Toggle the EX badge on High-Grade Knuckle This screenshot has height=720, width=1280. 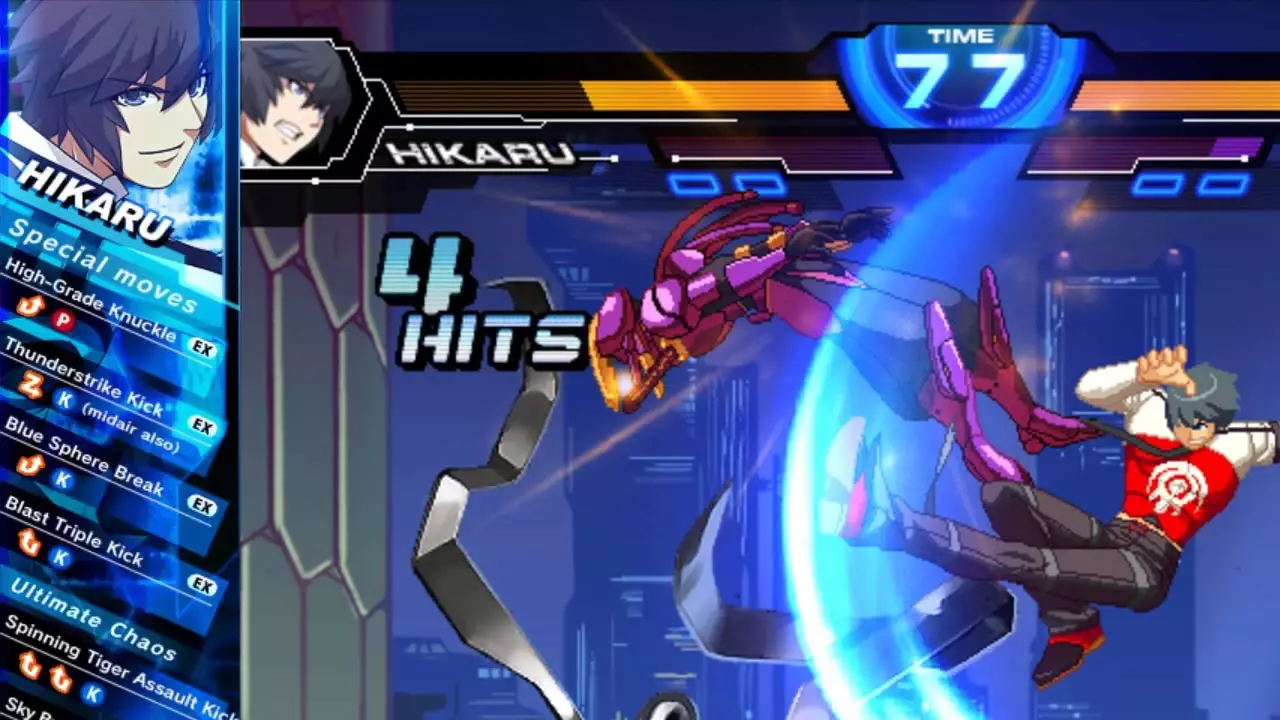[x=203, y=346]
